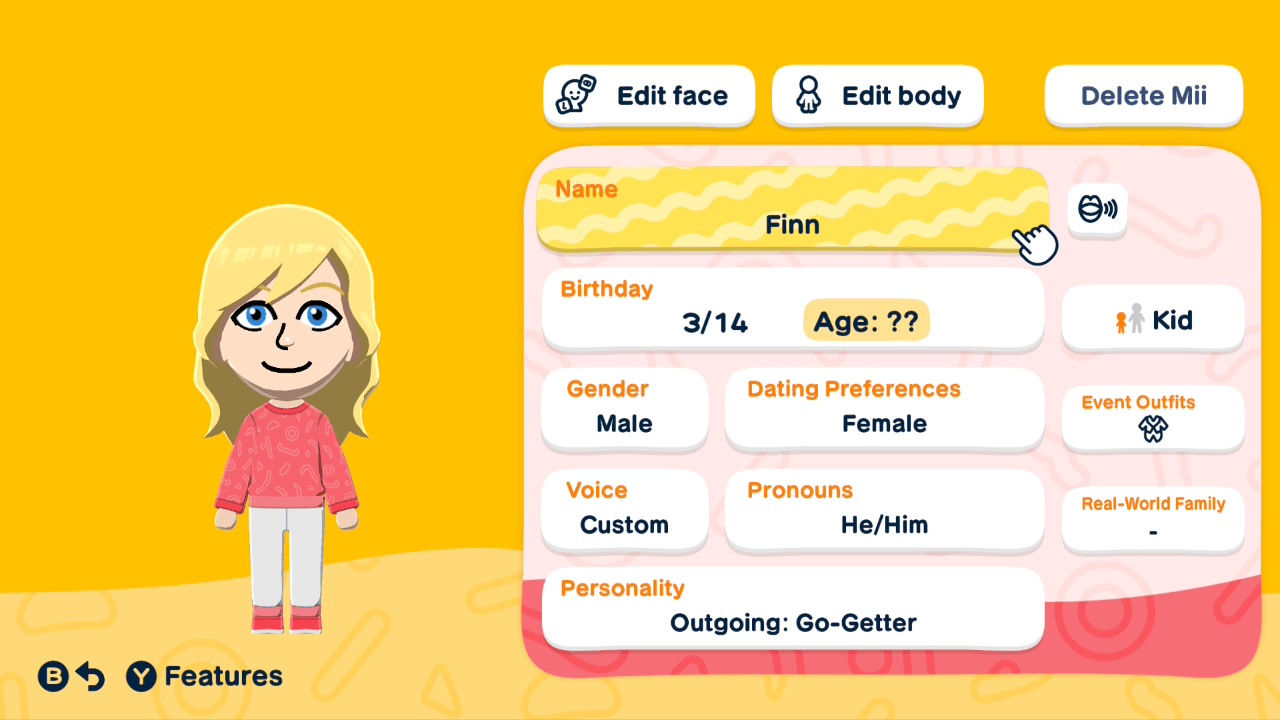Open the Features menu
Screen dimensions: 1280x720
pyautogui.click(x=204, y=676)
